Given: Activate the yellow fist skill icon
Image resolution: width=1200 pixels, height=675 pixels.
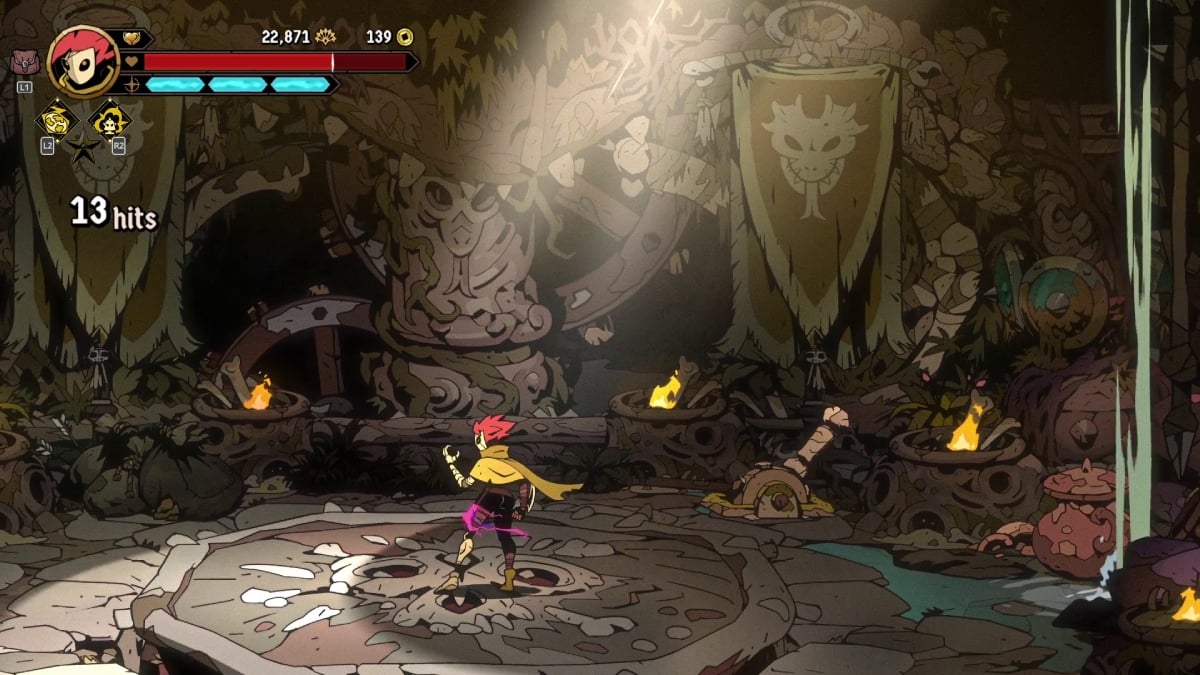Looking at the screenshot, I should (x=55, y=122).
